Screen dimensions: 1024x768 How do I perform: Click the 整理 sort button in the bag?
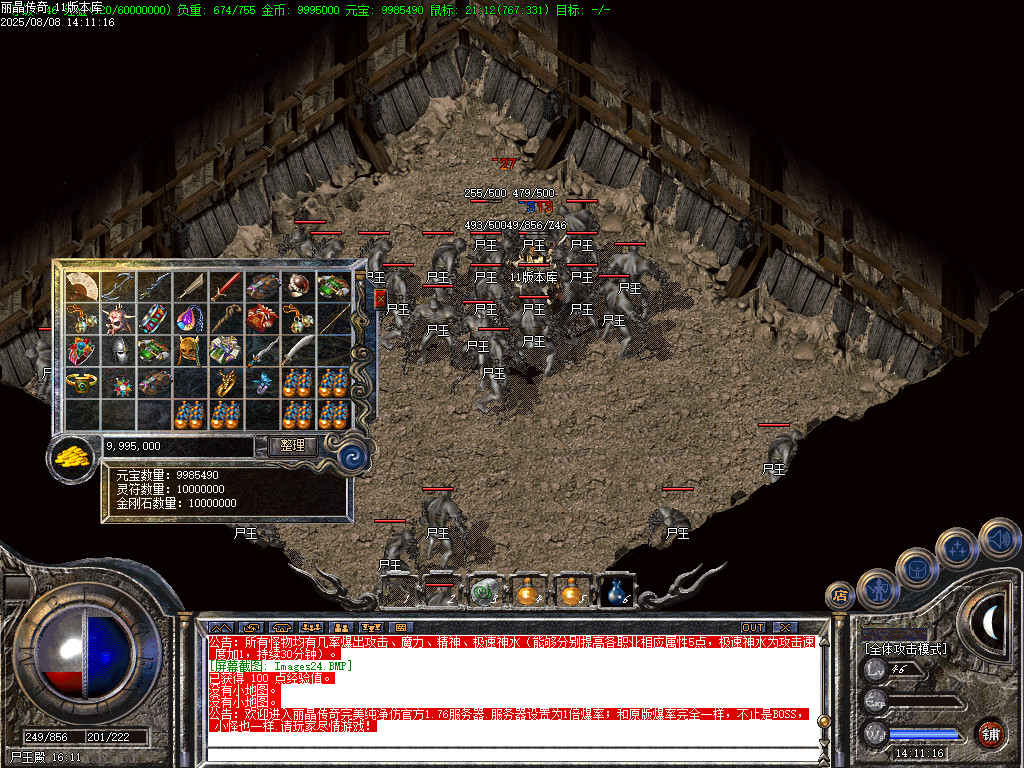point(293,446)
